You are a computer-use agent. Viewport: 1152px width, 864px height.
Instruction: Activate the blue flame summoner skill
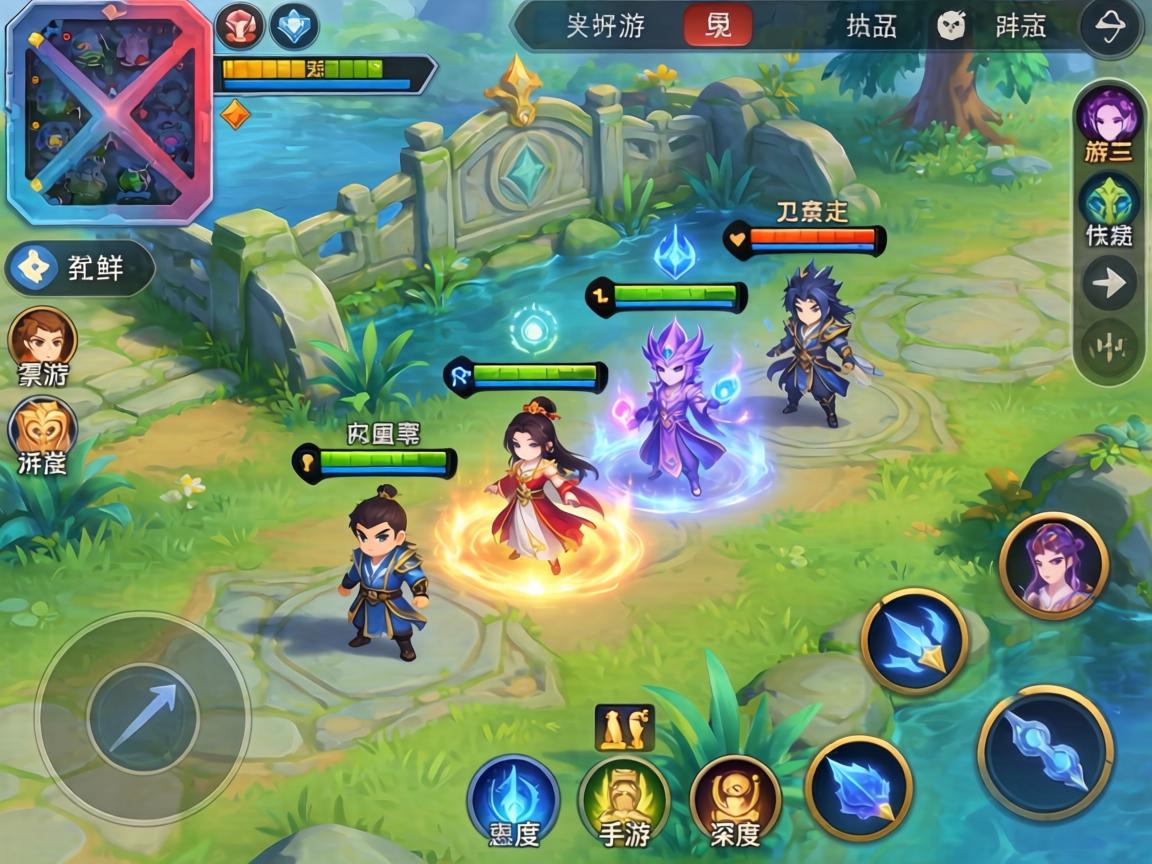pos(513,799)
